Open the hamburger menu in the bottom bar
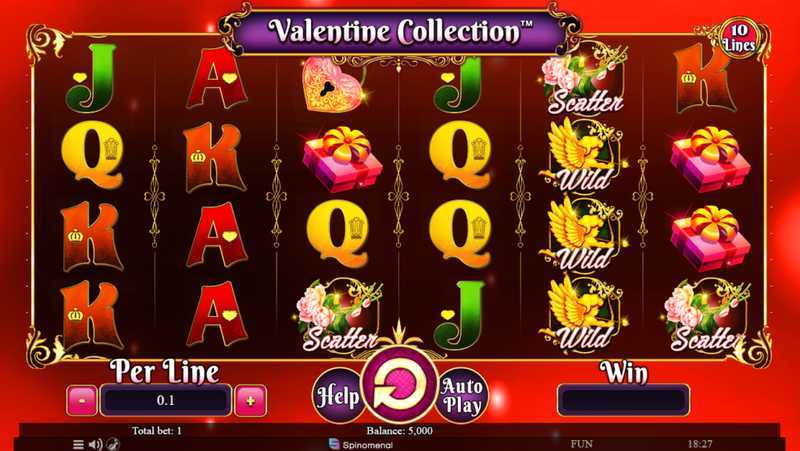This screenshot has width=800, height=451. 79,443
